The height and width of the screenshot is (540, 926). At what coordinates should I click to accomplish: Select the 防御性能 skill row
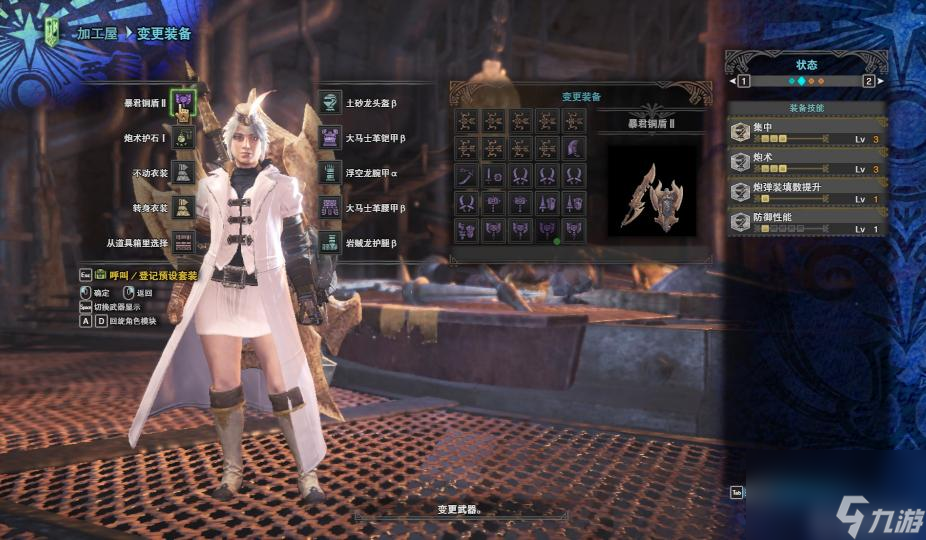[806, 222]
